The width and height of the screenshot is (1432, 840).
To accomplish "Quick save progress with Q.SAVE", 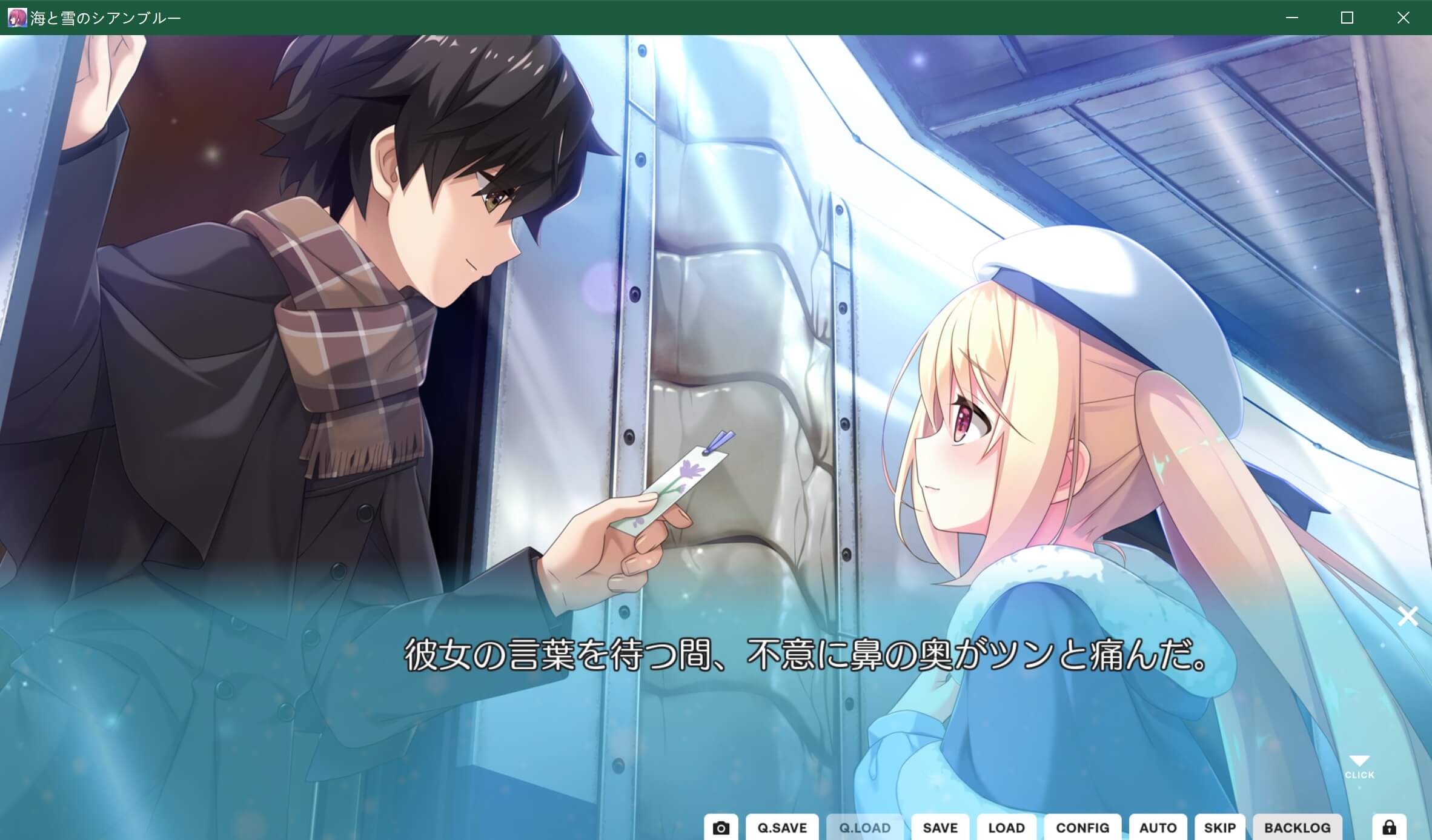I will pos(781,827).
